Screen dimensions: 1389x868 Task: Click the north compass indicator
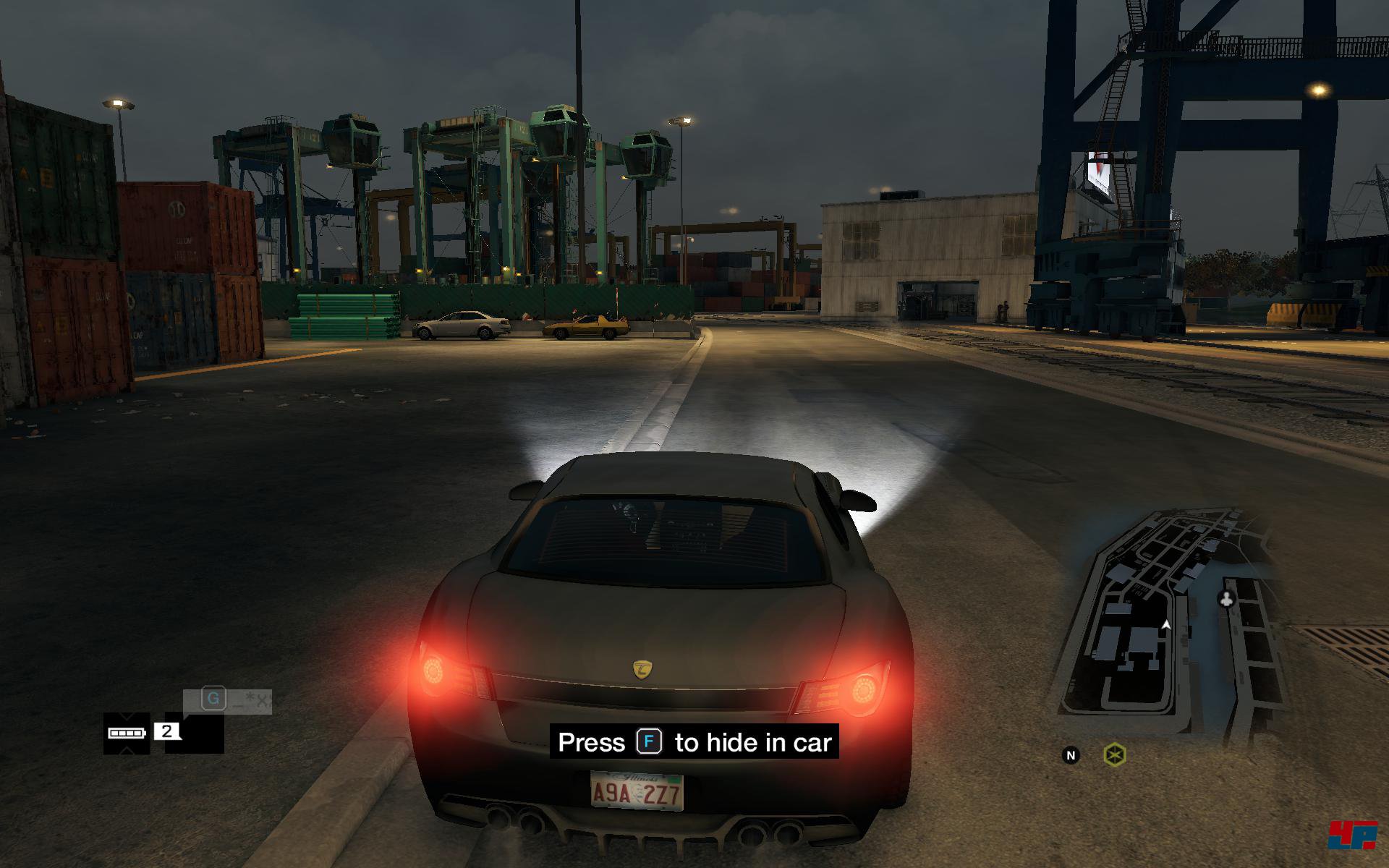pyautogui.click(x=1071, y=755)
